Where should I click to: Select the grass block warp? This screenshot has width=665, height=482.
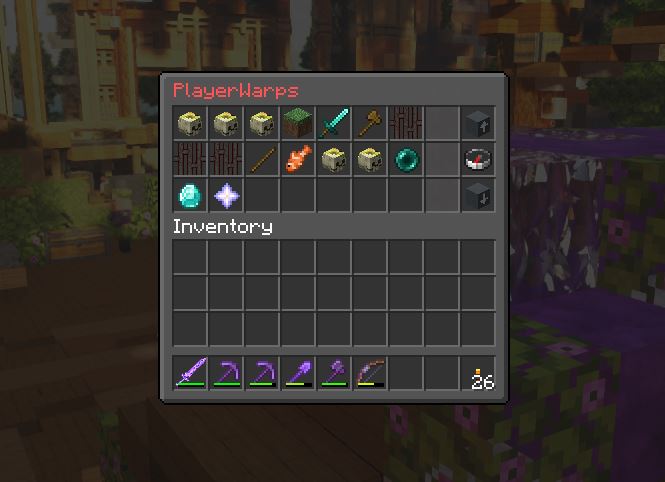pos(297,123)
